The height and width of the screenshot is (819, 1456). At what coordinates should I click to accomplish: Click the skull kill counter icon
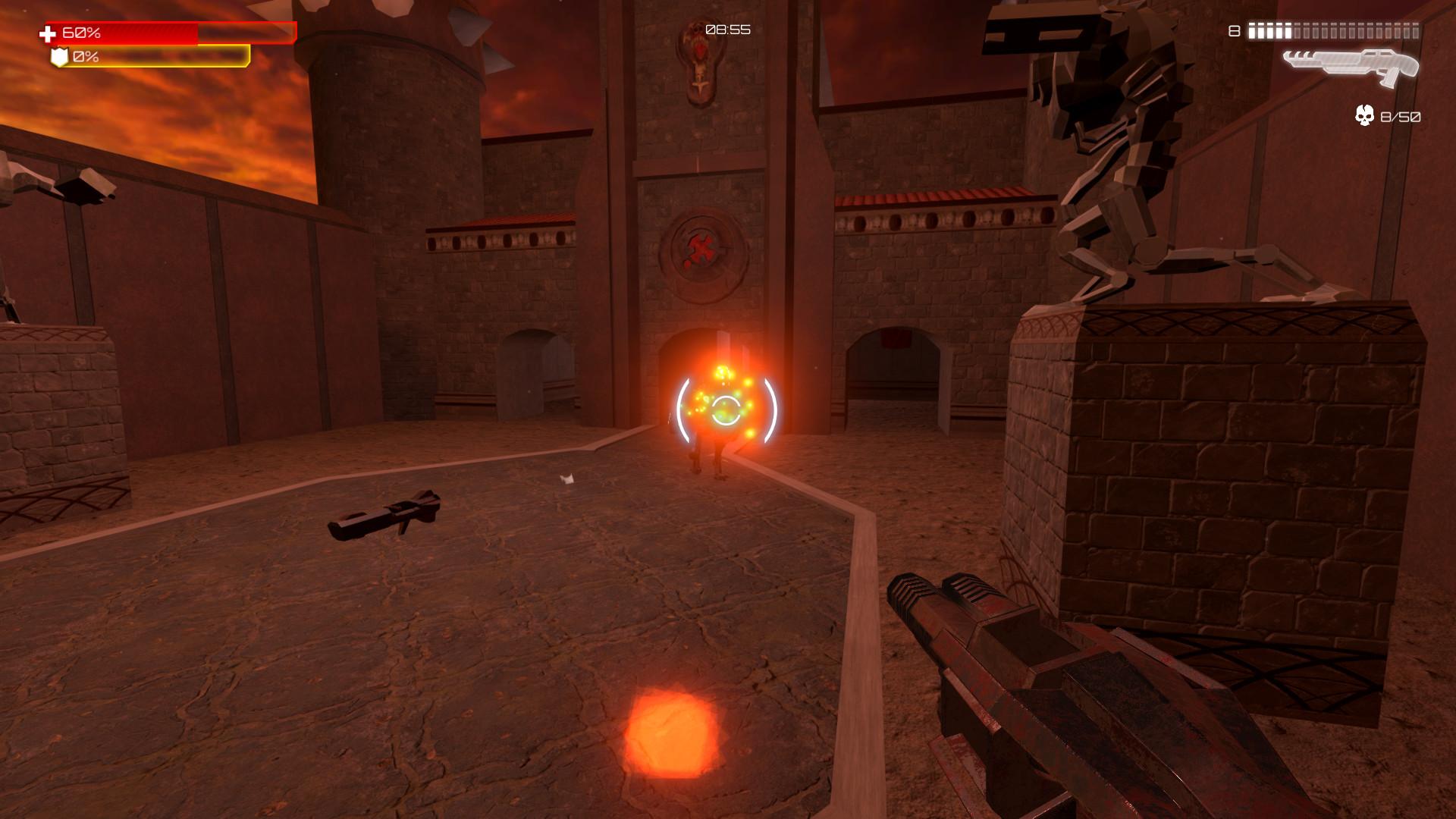coord(1363,115)
